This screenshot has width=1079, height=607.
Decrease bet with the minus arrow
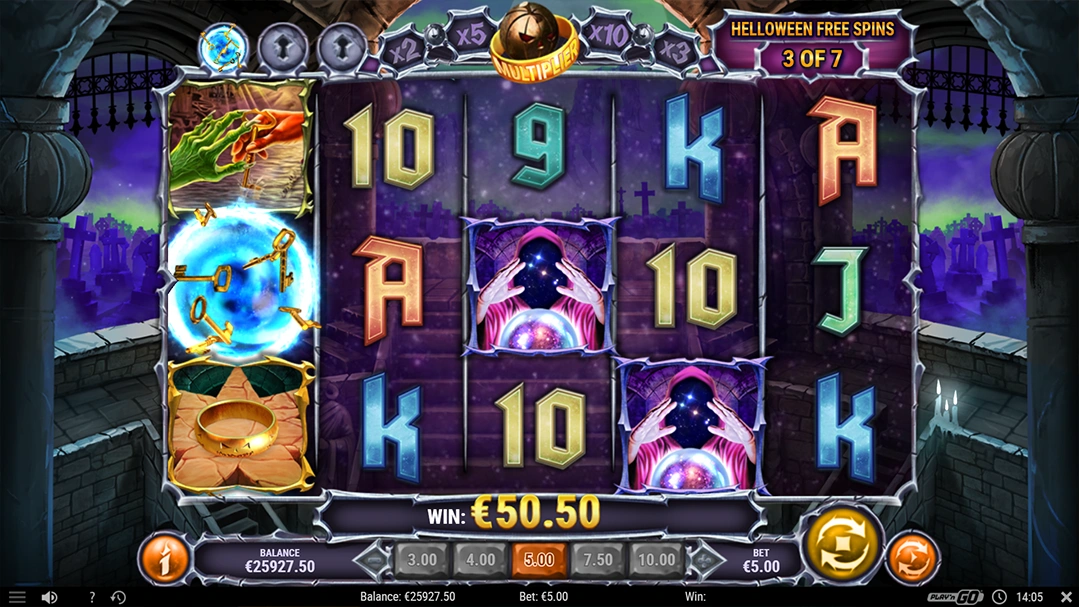374,560
